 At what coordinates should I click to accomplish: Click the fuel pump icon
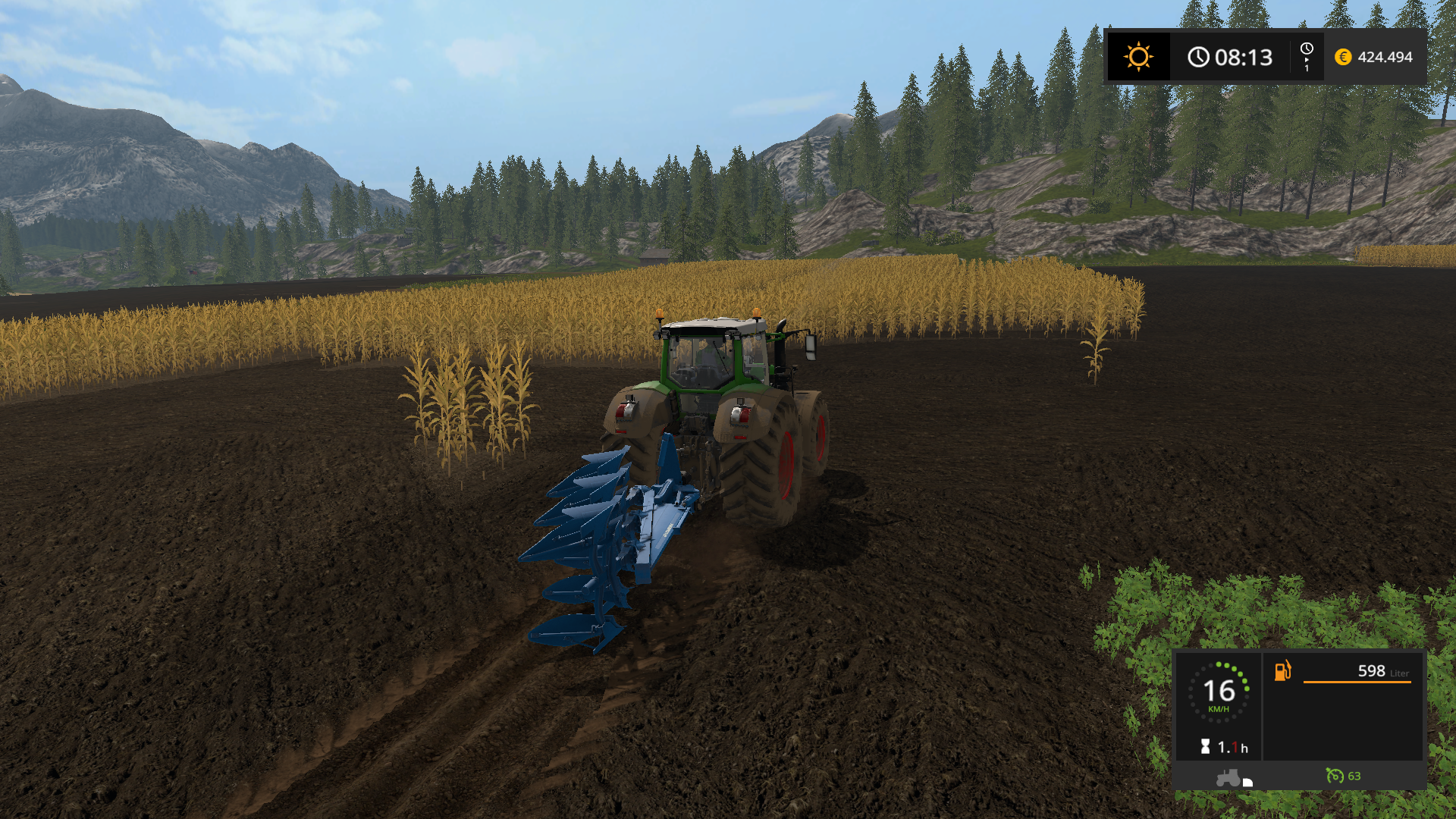tap(1282, 671)
